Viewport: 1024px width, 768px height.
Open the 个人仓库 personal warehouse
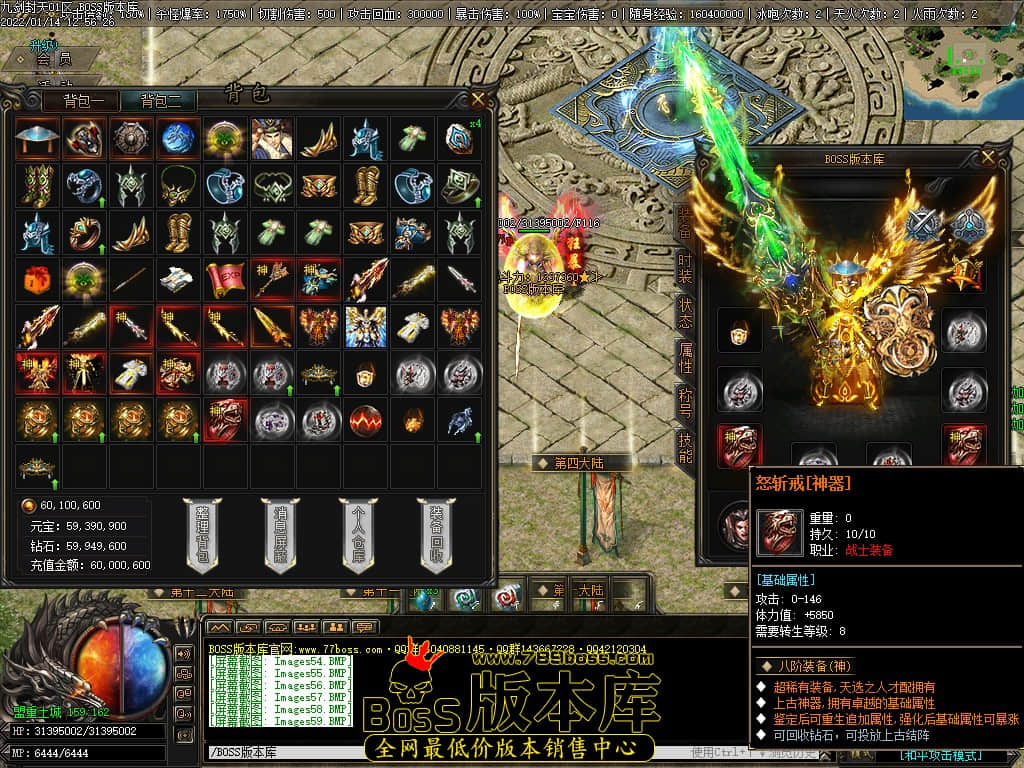(358, 534)
